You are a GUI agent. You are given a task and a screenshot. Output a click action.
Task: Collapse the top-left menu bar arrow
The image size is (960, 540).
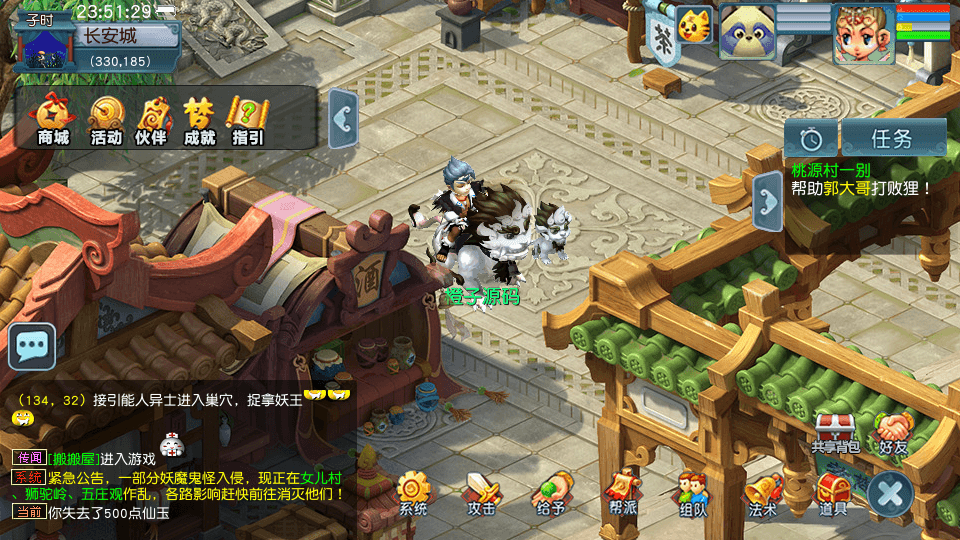[x=343, y=120]
